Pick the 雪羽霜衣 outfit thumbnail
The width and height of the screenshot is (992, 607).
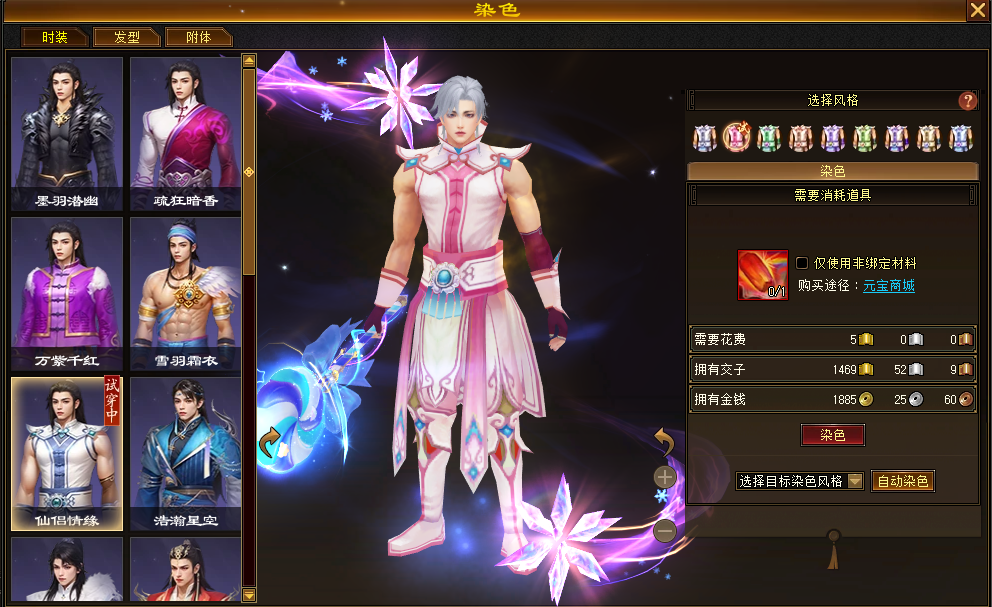coord(185,293)
